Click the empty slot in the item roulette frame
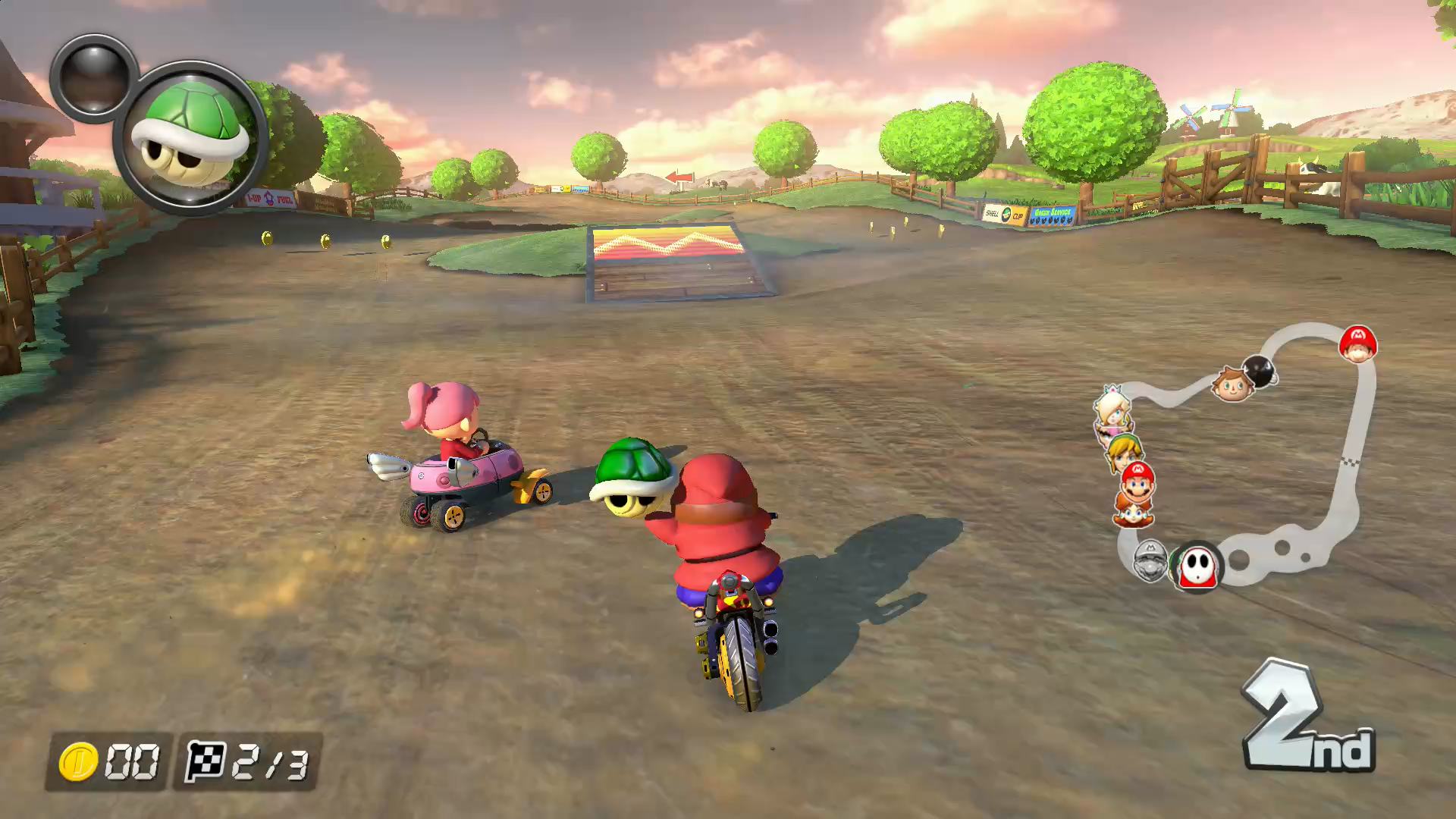 pos(97,78)
